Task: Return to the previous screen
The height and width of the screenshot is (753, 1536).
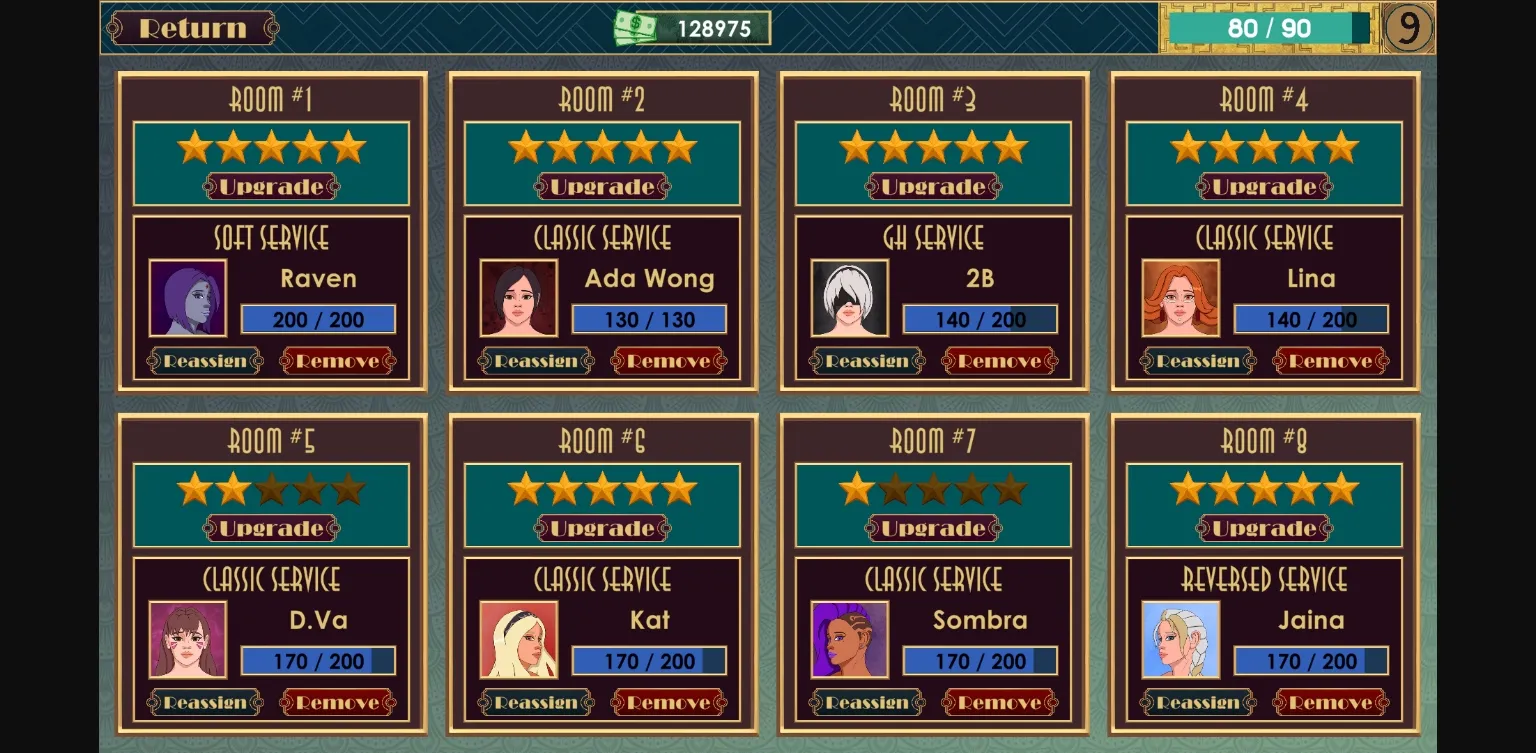Action: (192, 28)
